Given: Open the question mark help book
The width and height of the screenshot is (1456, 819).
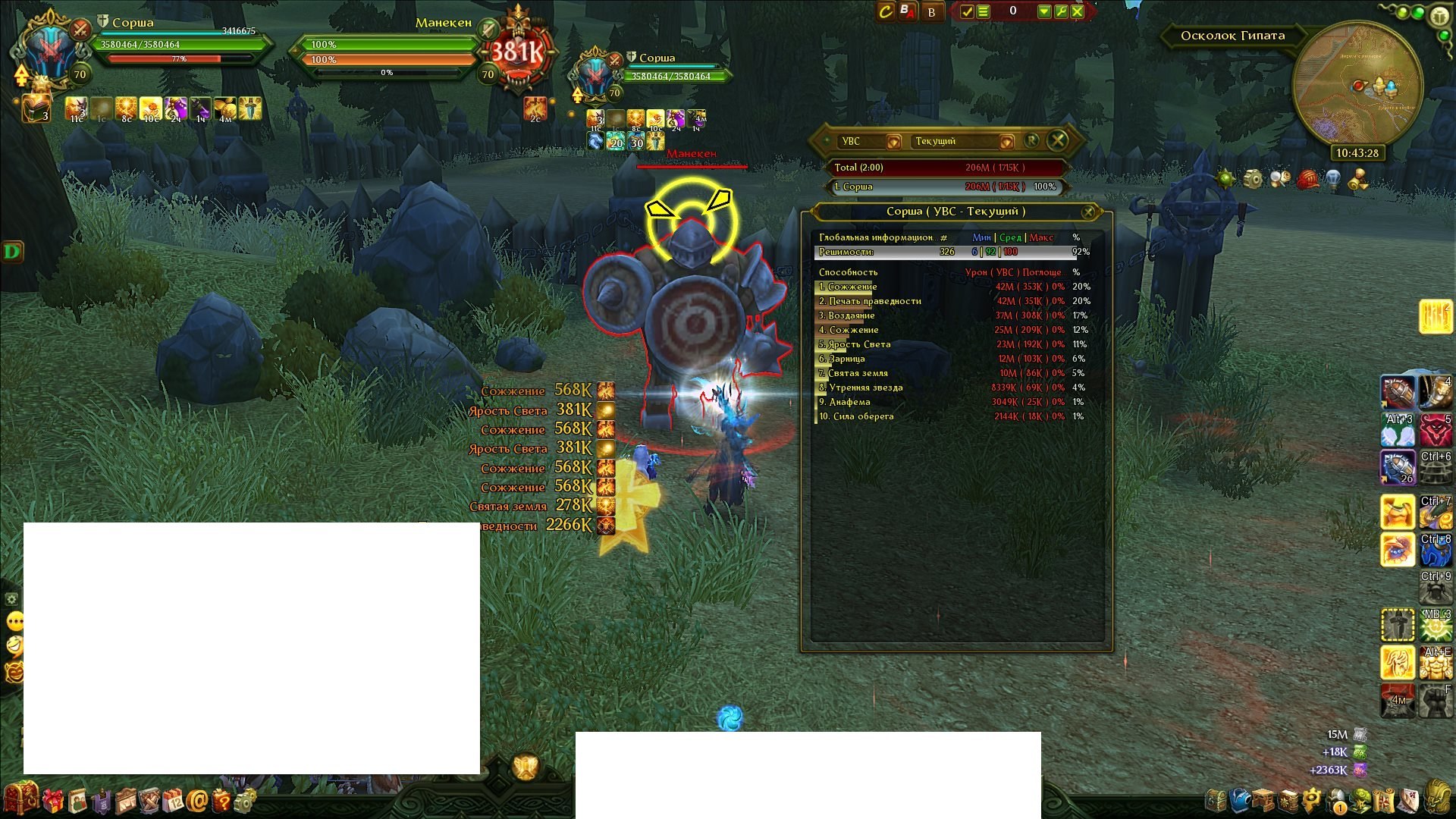Looking at the screenshot, I should pyautogui.click(x=221, y=800).
